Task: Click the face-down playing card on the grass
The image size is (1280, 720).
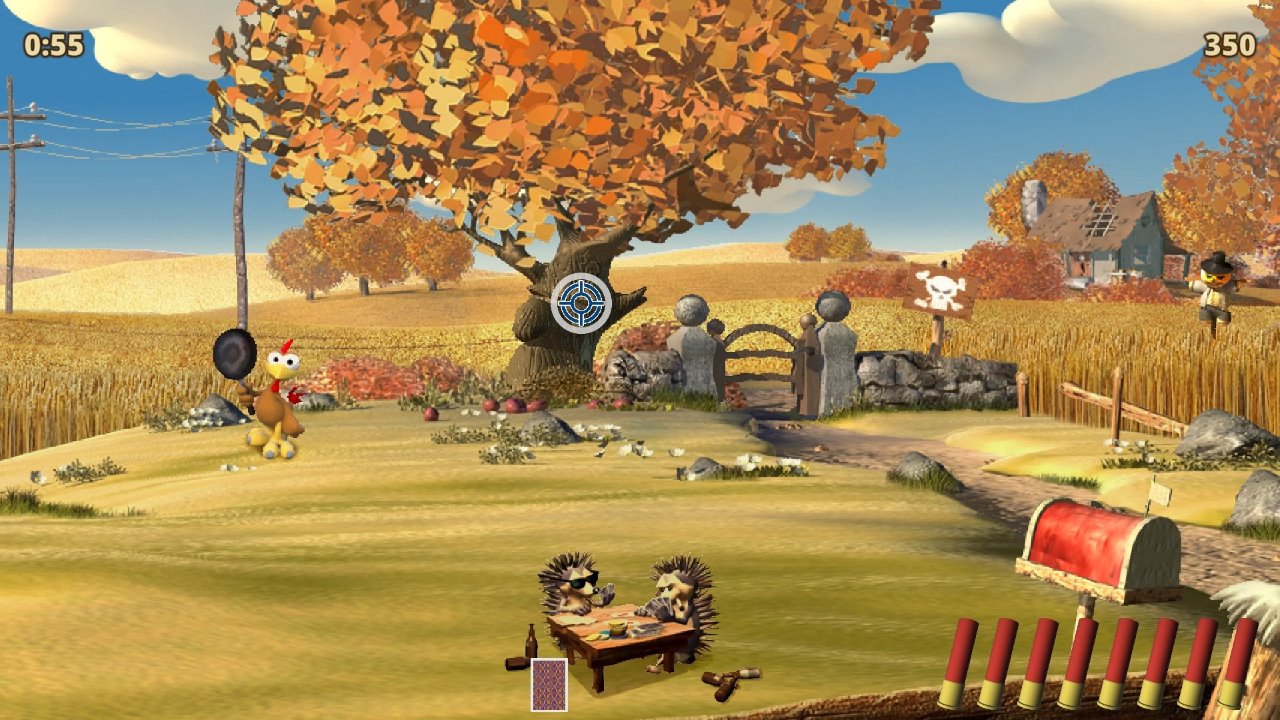Action: click(x=548, y=685)
